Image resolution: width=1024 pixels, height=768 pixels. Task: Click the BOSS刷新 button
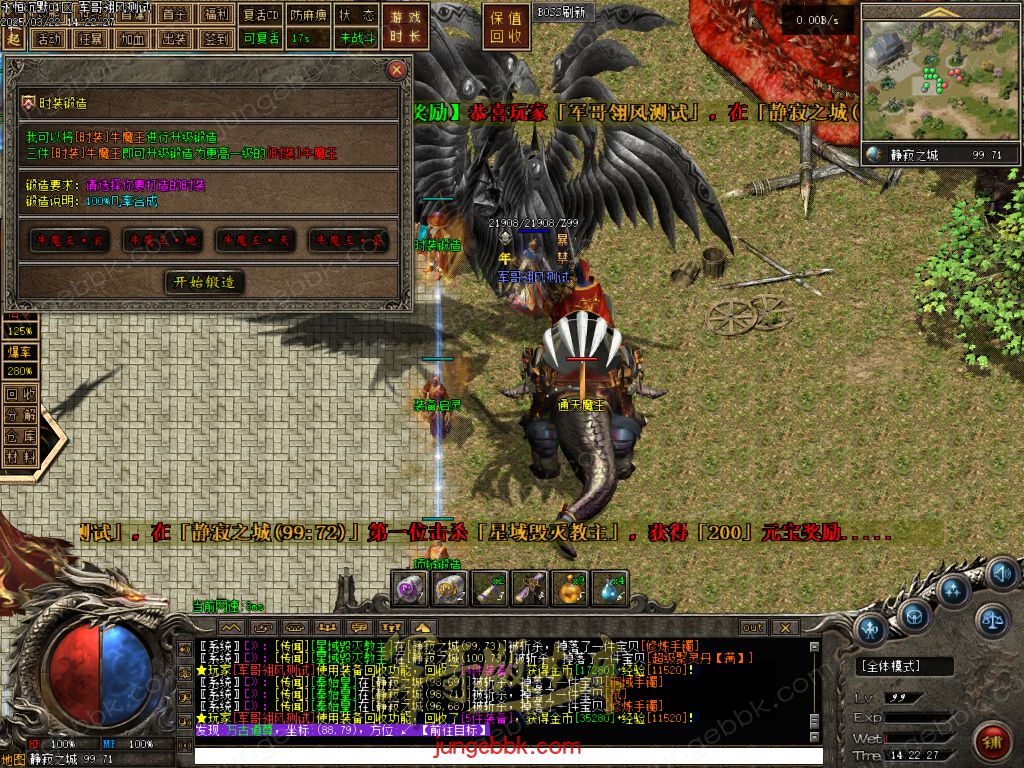tap(563, 13)
